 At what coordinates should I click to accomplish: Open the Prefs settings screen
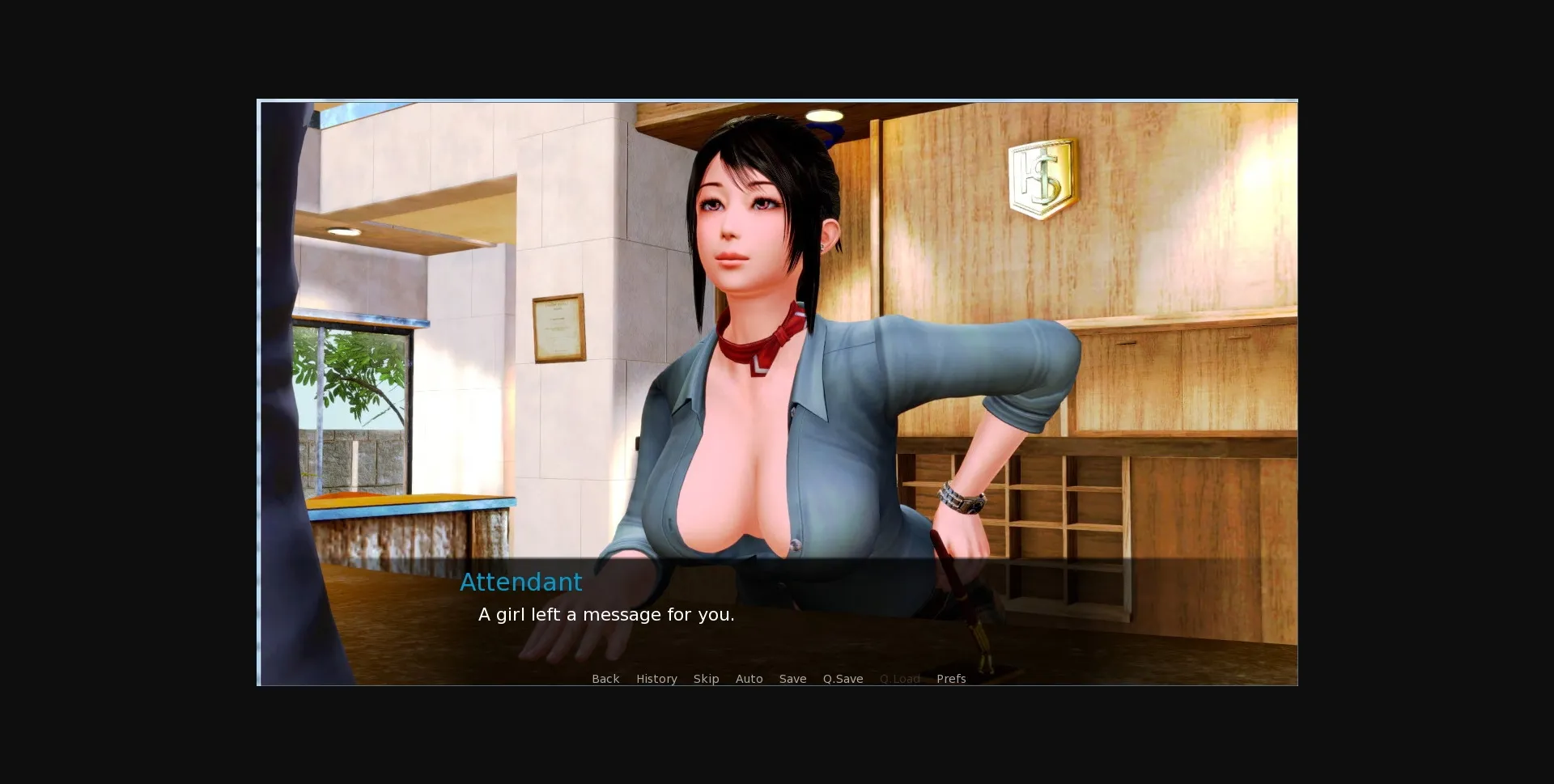pyautogui.click(x=950, y=679)
